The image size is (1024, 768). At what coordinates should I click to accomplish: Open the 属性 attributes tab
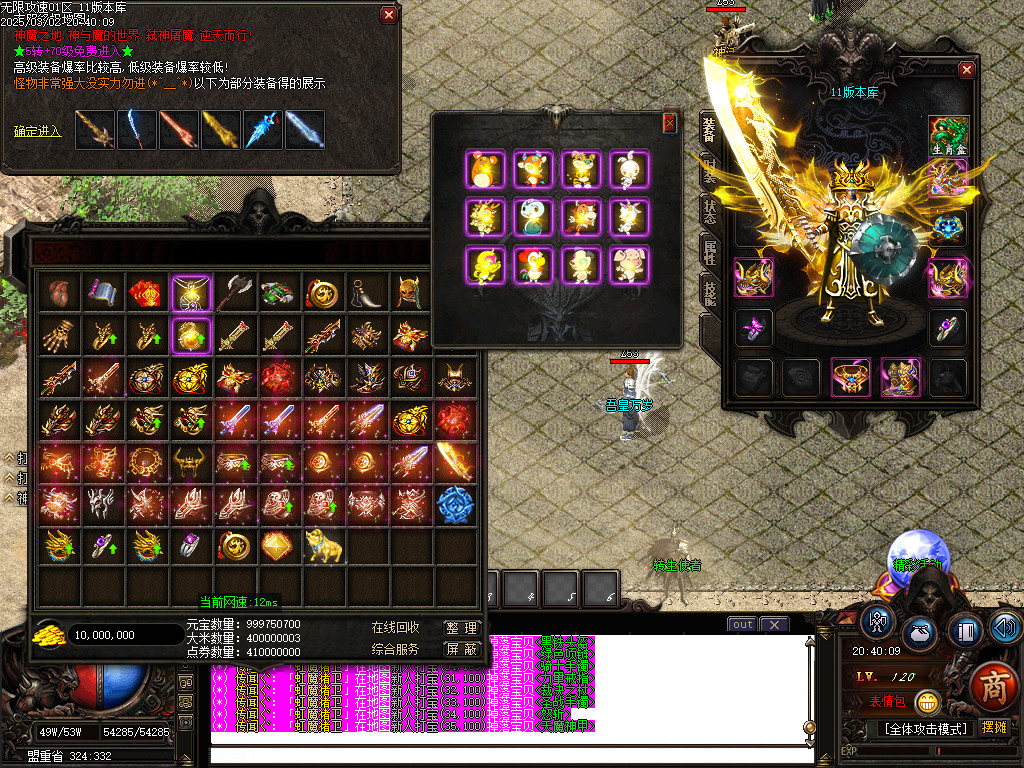708,250
